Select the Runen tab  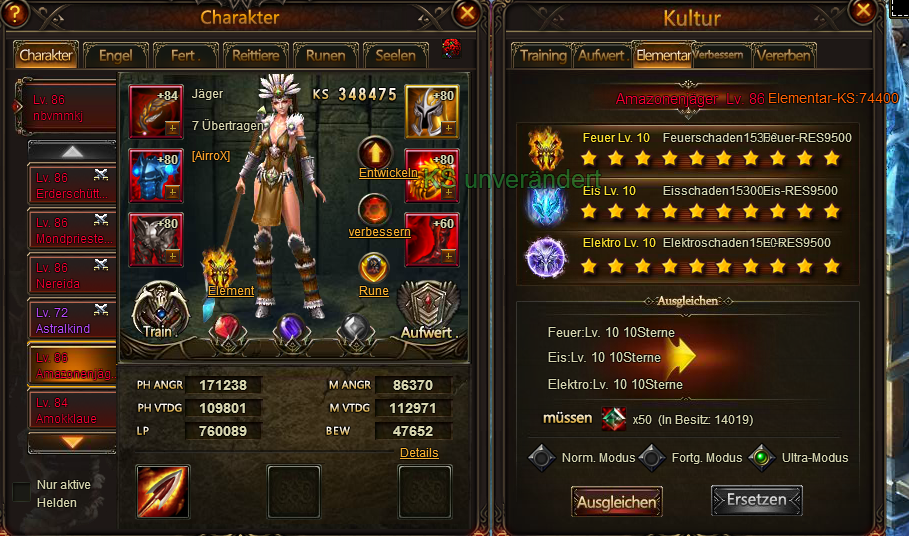pos(325,56)
